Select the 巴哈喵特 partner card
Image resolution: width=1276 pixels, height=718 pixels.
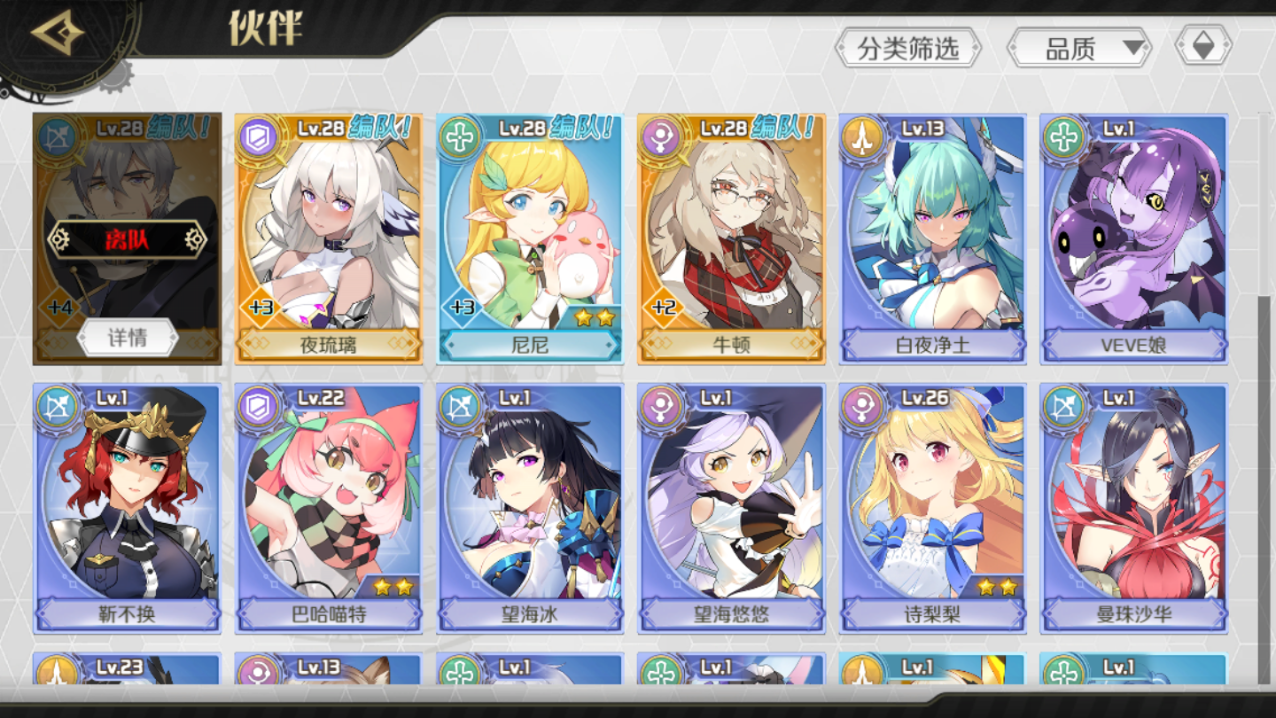pos(329,507)
